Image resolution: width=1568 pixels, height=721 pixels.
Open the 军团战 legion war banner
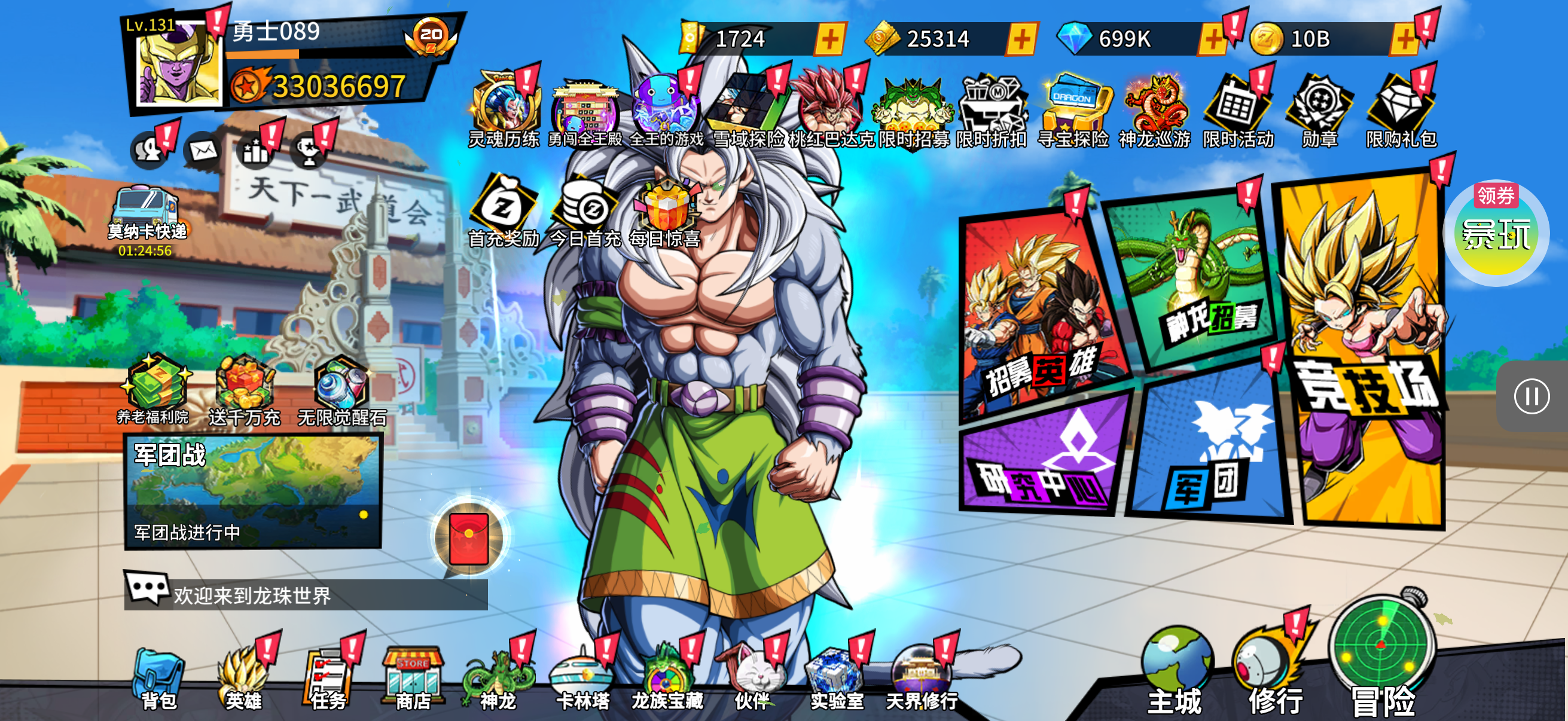252,490
